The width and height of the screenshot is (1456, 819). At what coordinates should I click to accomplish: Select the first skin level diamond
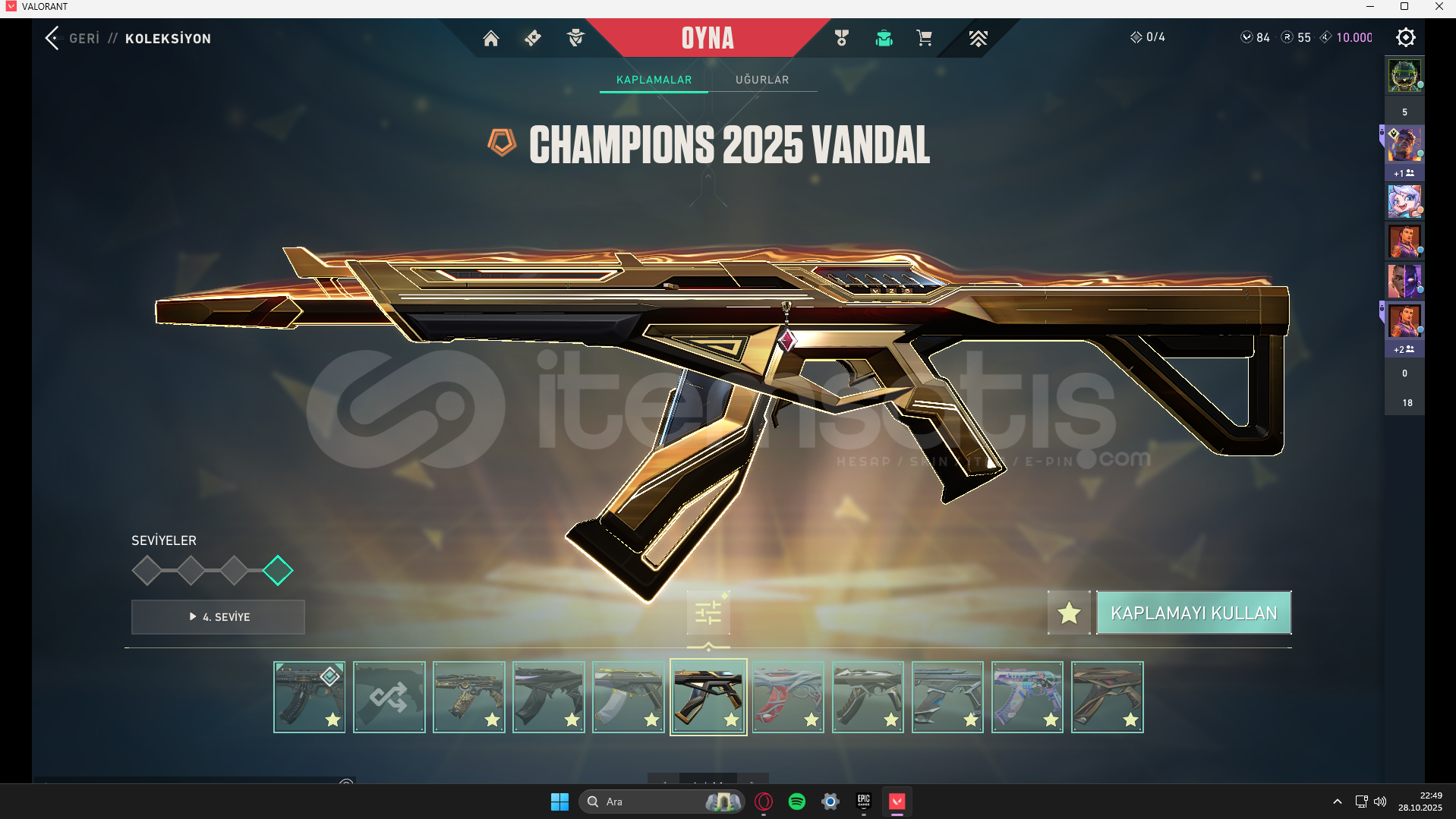pyautogui.click(x=147, y=570)
